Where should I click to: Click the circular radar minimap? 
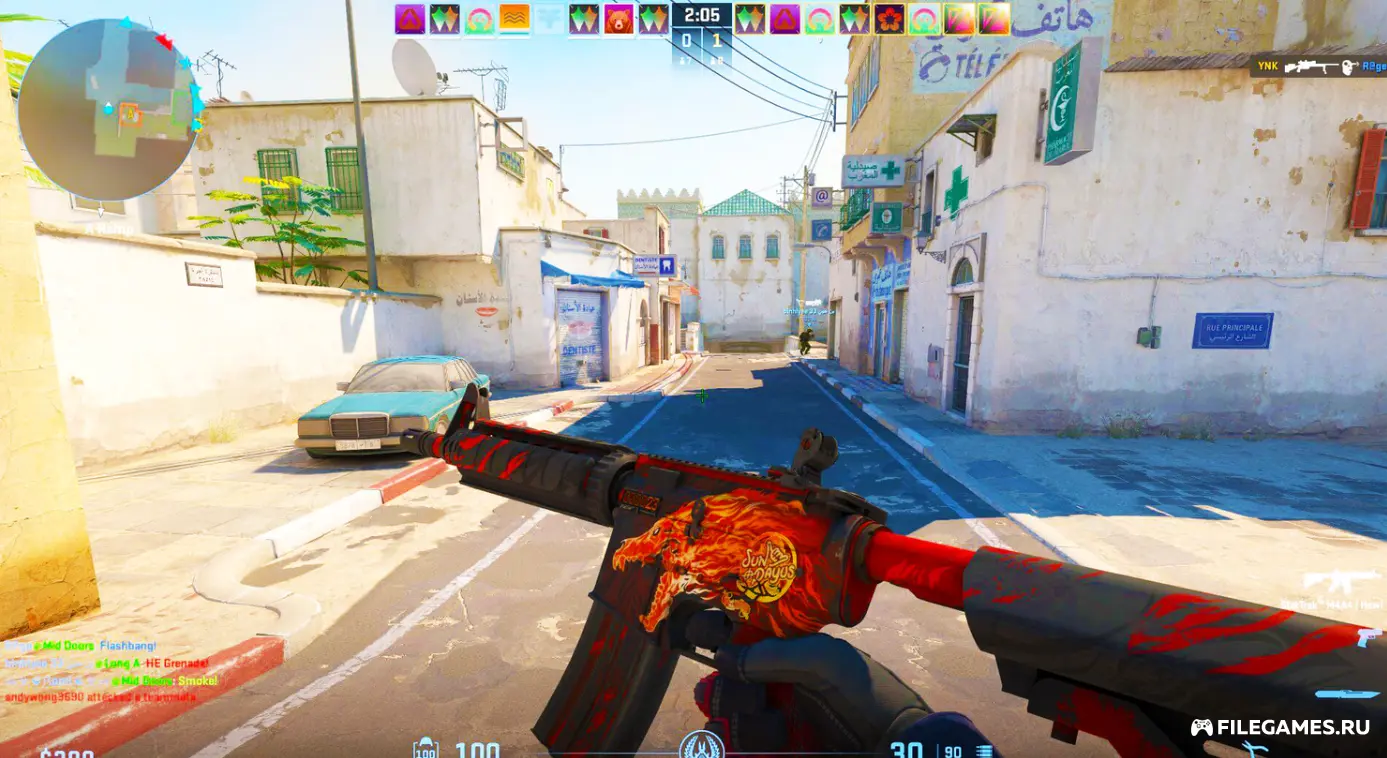(x=108, y=109)
